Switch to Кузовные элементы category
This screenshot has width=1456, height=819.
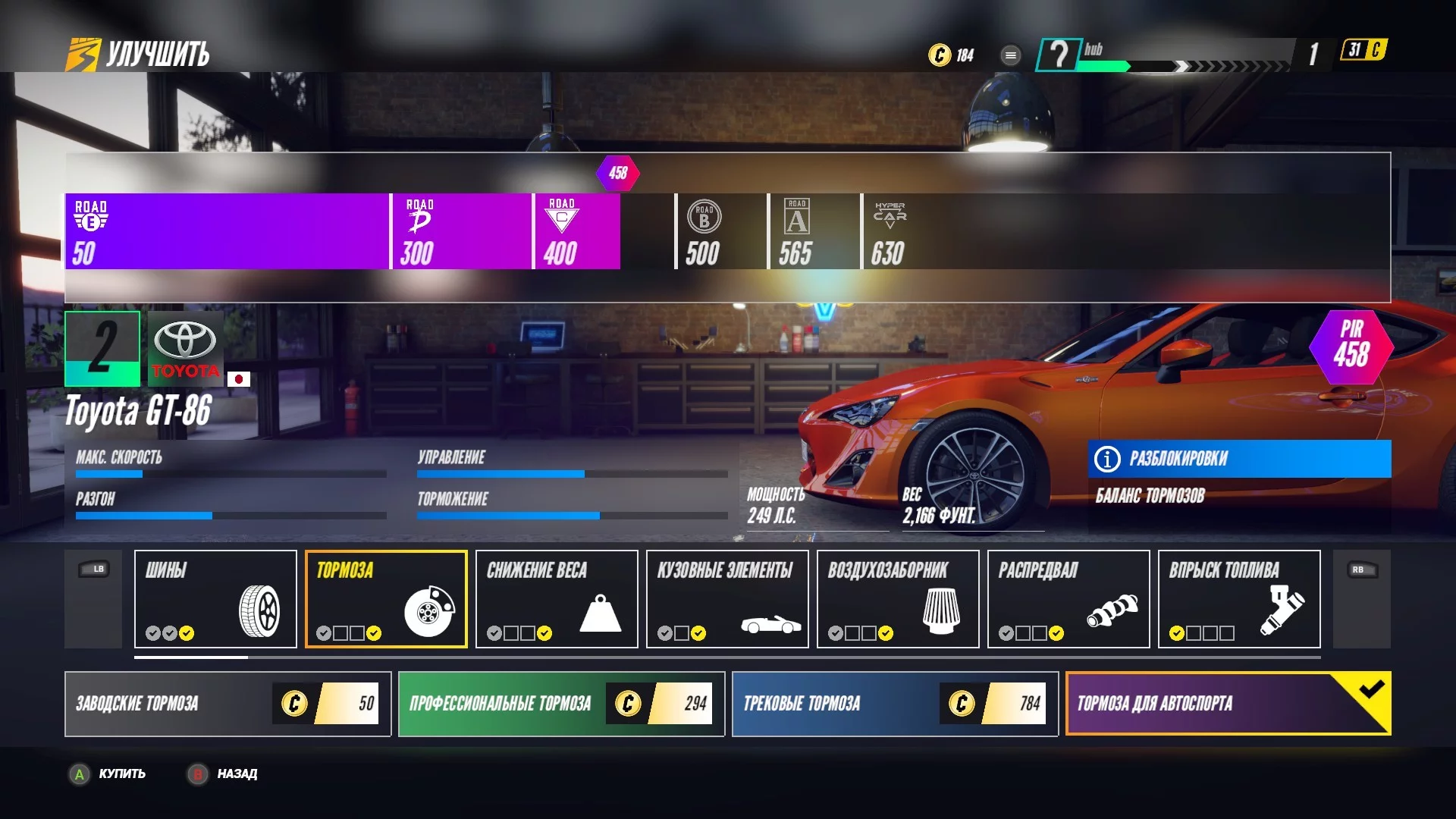click(x=727, y=599)
